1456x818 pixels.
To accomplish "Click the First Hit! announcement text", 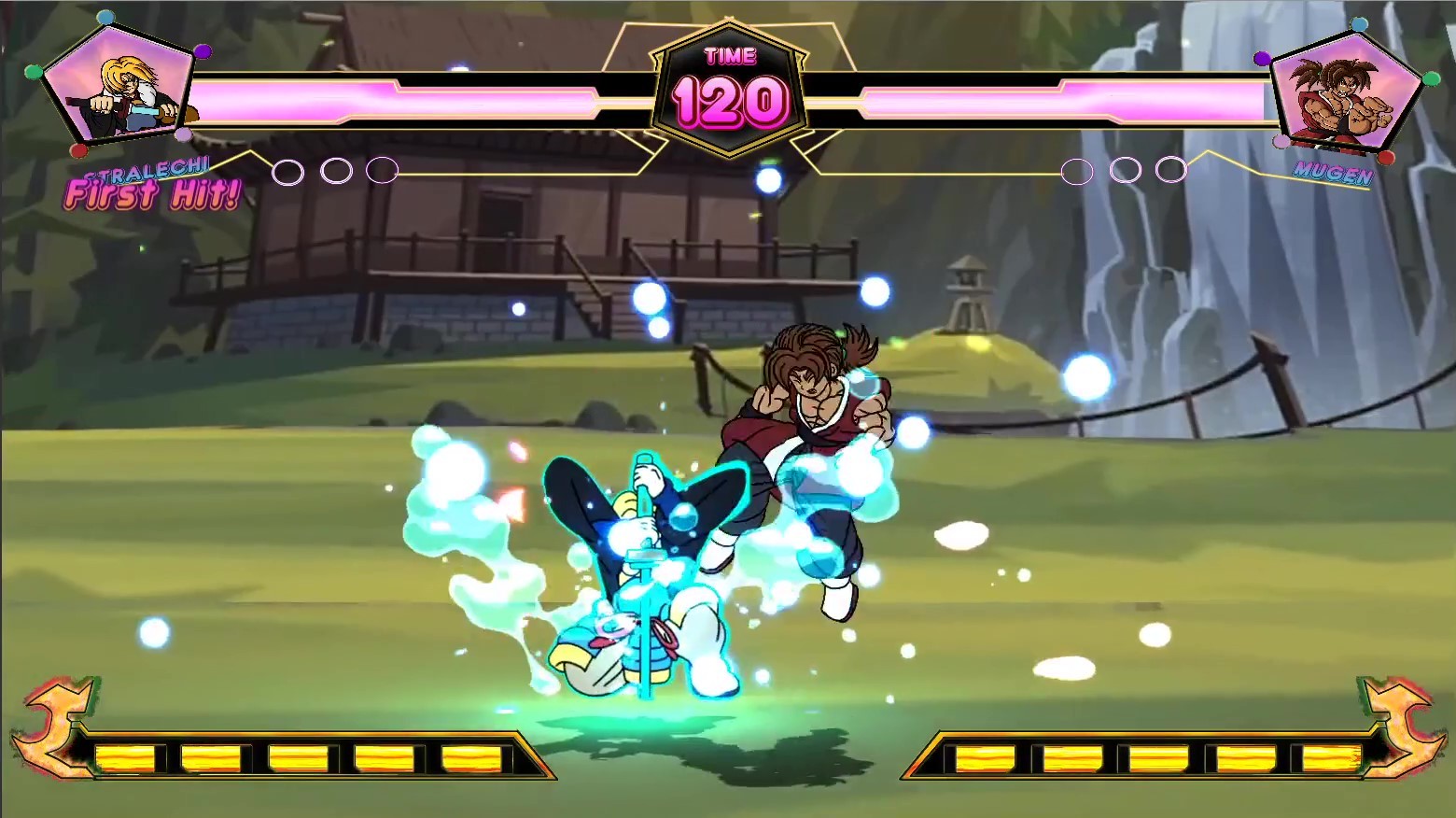I will click(x=154, y=193).
